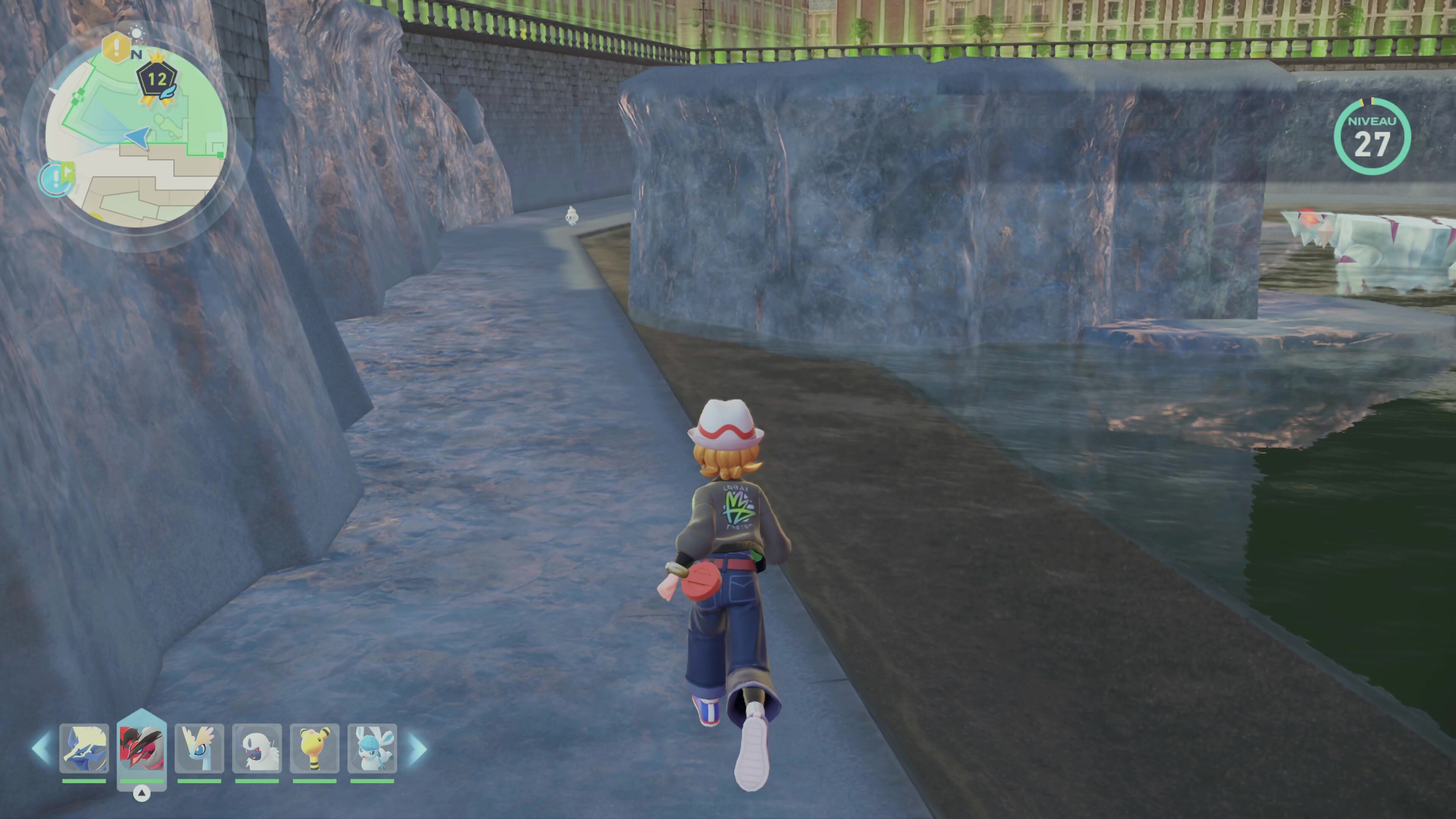Choose the Yveltal party slot
The image size is (1456, 819).
pyautogui.click(x=142, y=748)
